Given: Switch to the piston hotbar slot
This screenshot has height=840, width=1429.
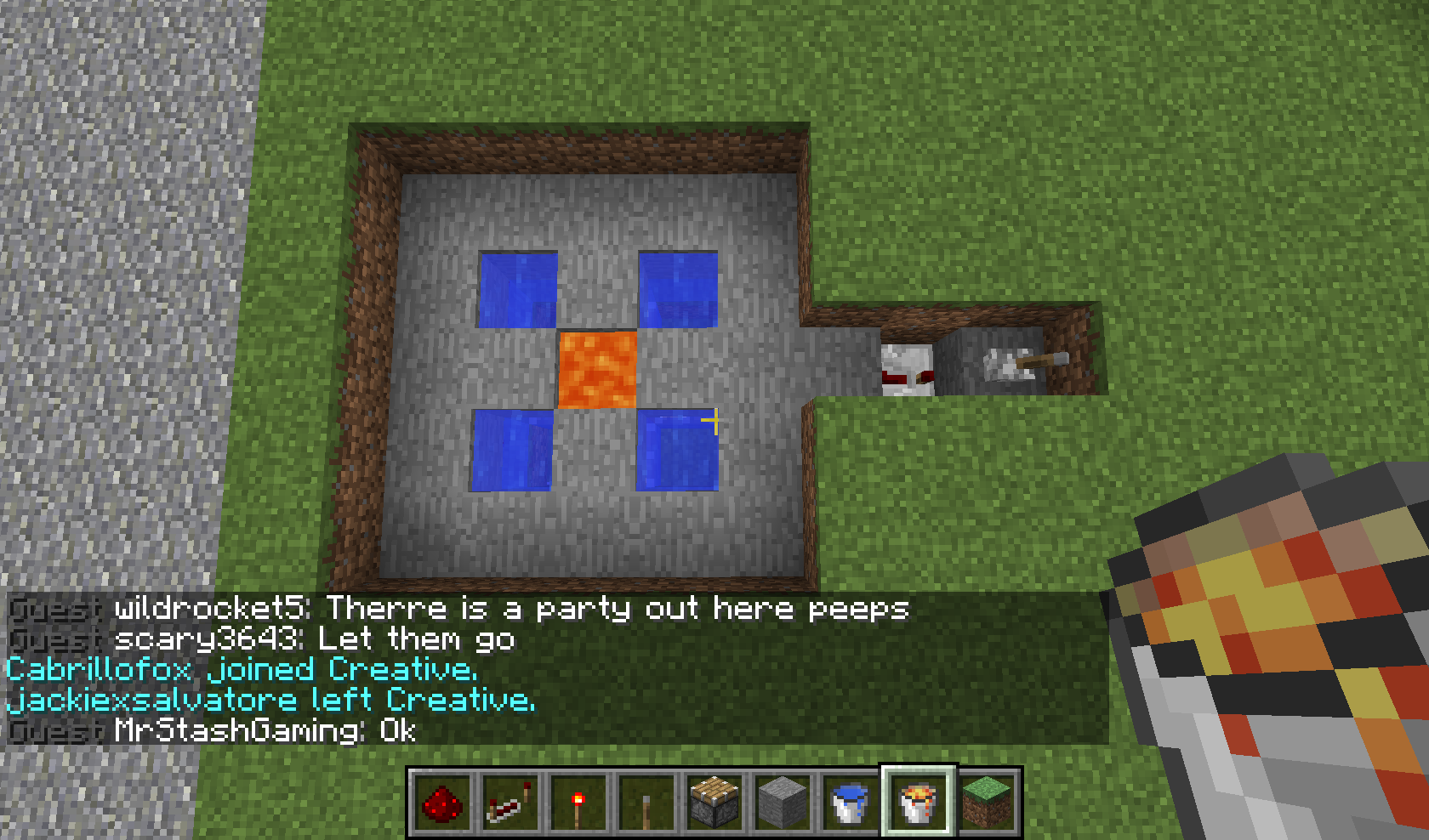Looking at the screenshot, I should (714, 802).
